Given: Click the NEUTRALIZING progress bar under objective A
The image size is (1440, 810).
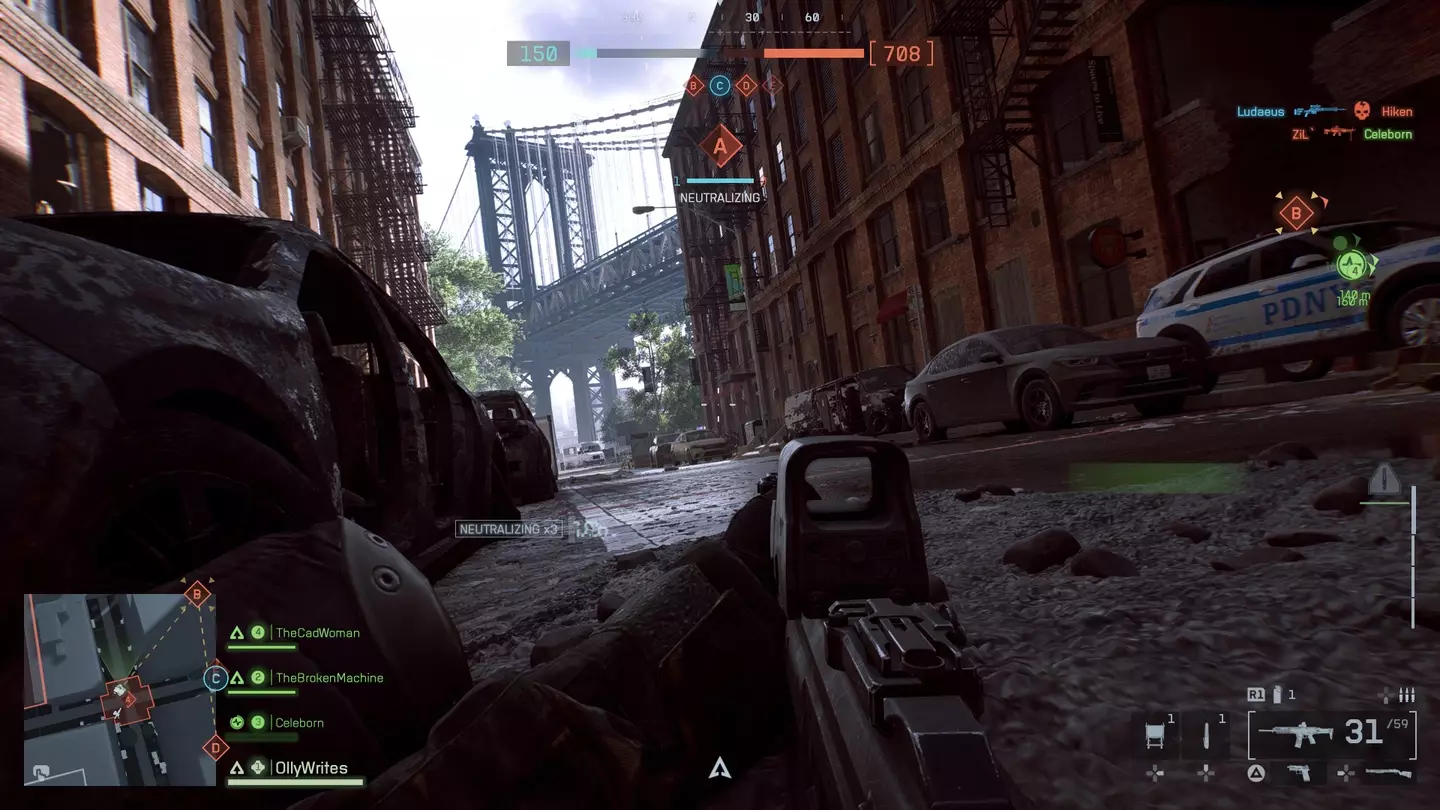Looking at the screenshot, I should (x=718, y=182).
